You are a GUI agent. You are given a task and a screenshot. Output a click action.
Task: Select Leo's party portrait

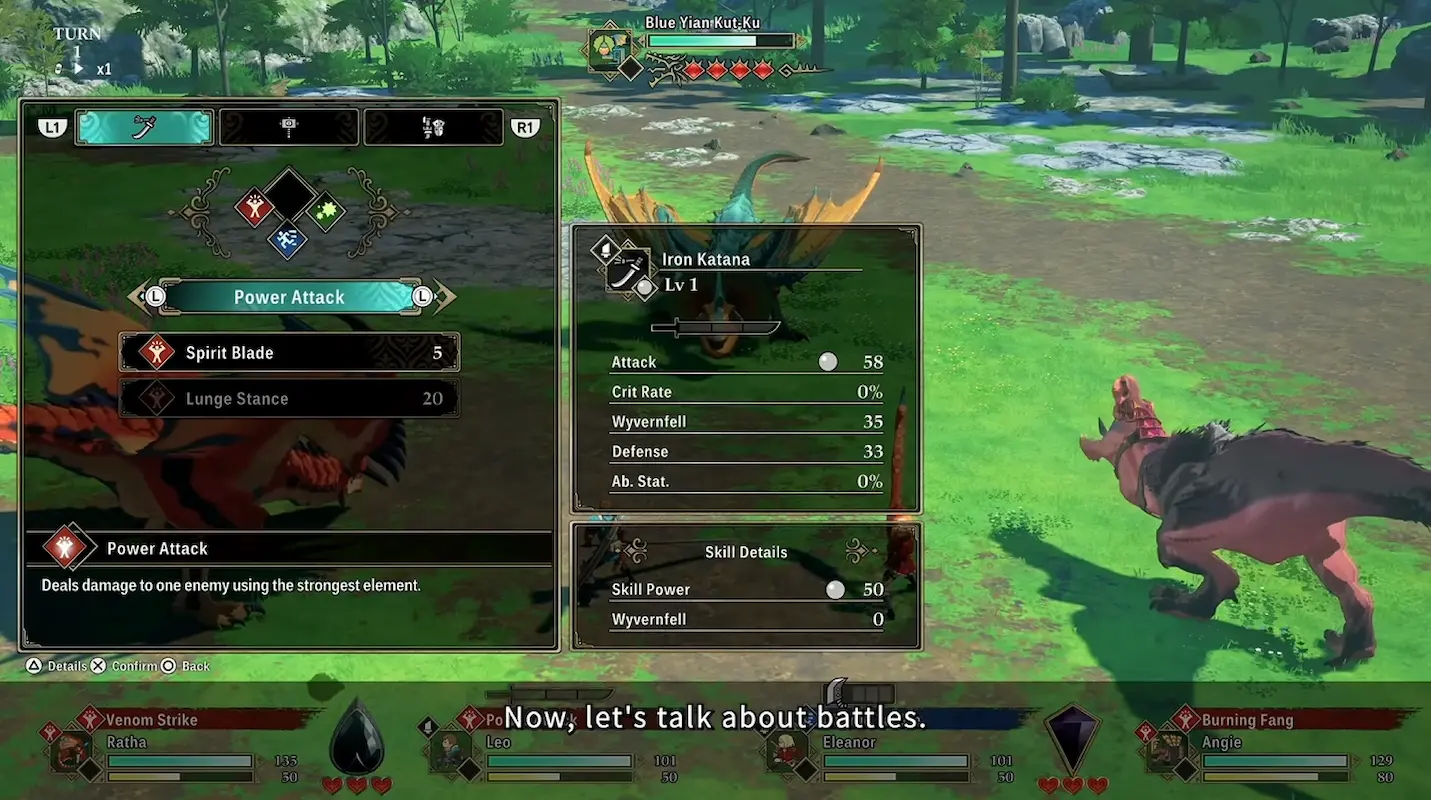[451, 753]
